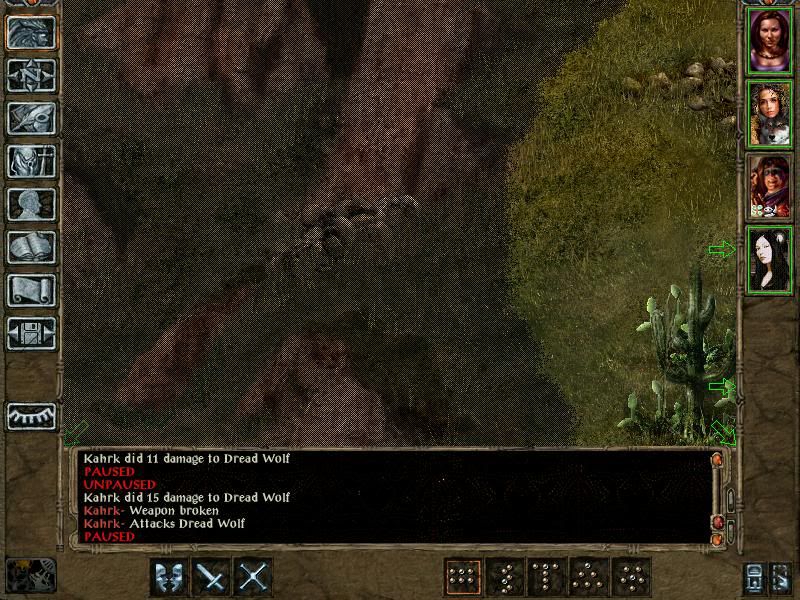
Task: Rest the party with closed-eye button
Action: (x=31, y=415)
